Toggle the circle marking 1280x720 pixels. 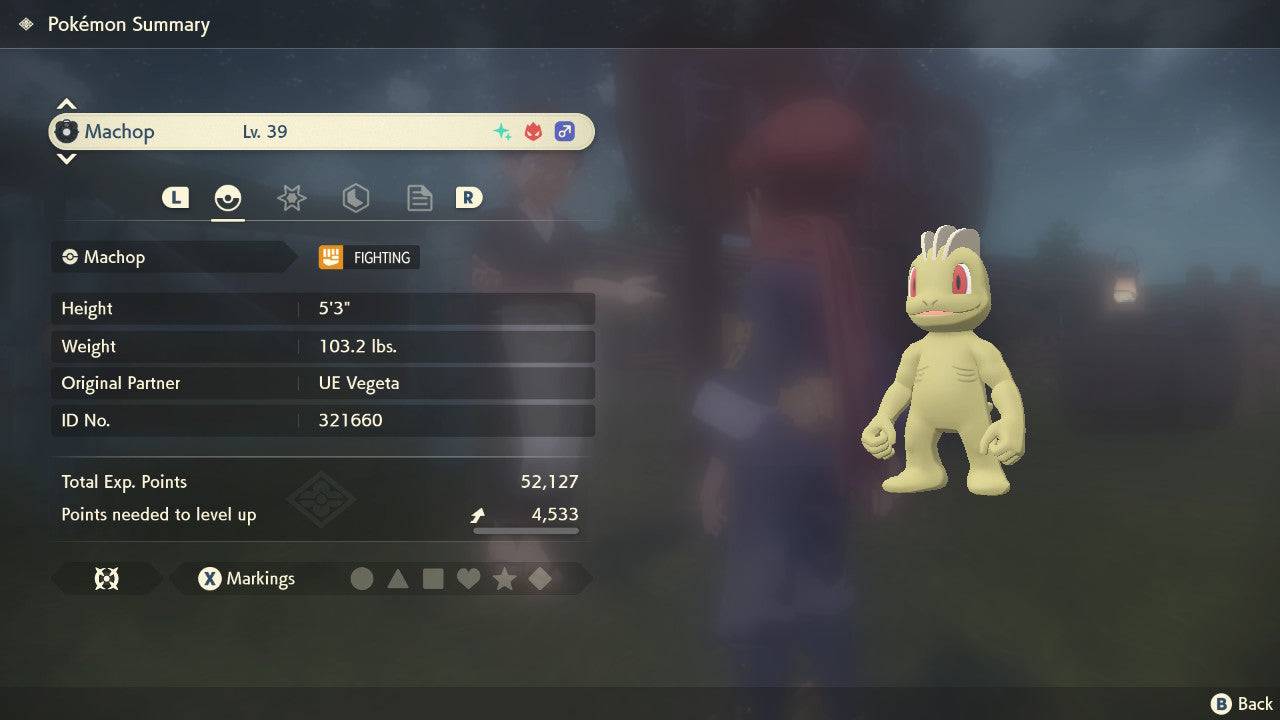(x=362, y=578)
